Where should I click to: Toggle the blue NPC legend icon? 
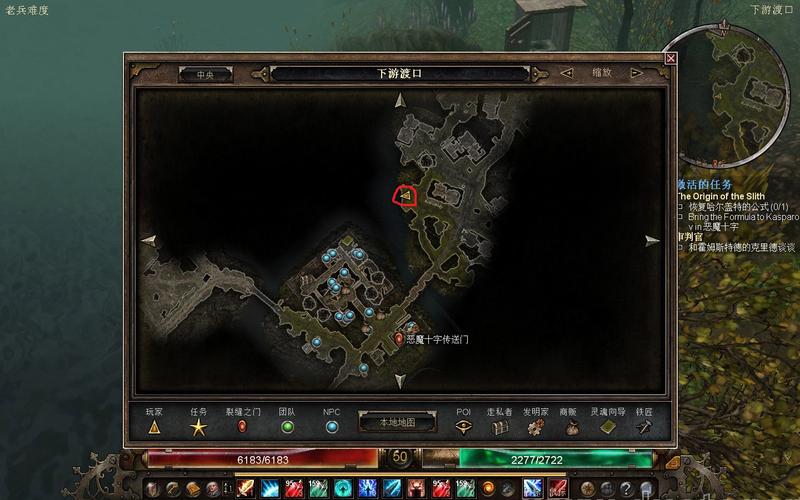pyautogui.click(x=332, y=427)
